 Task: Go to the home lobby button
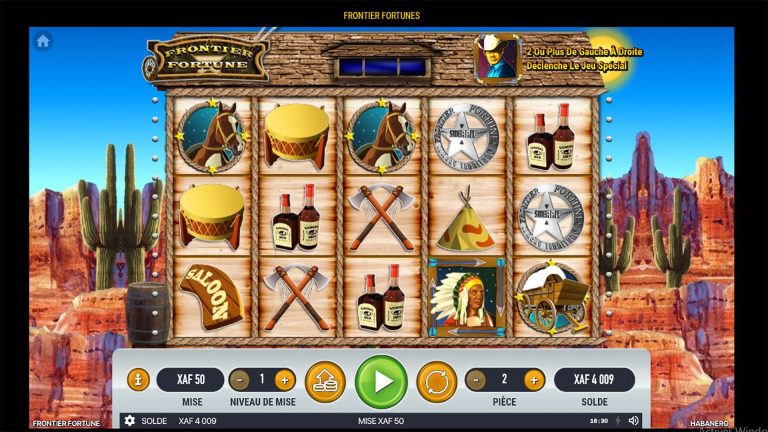(43, 42)
